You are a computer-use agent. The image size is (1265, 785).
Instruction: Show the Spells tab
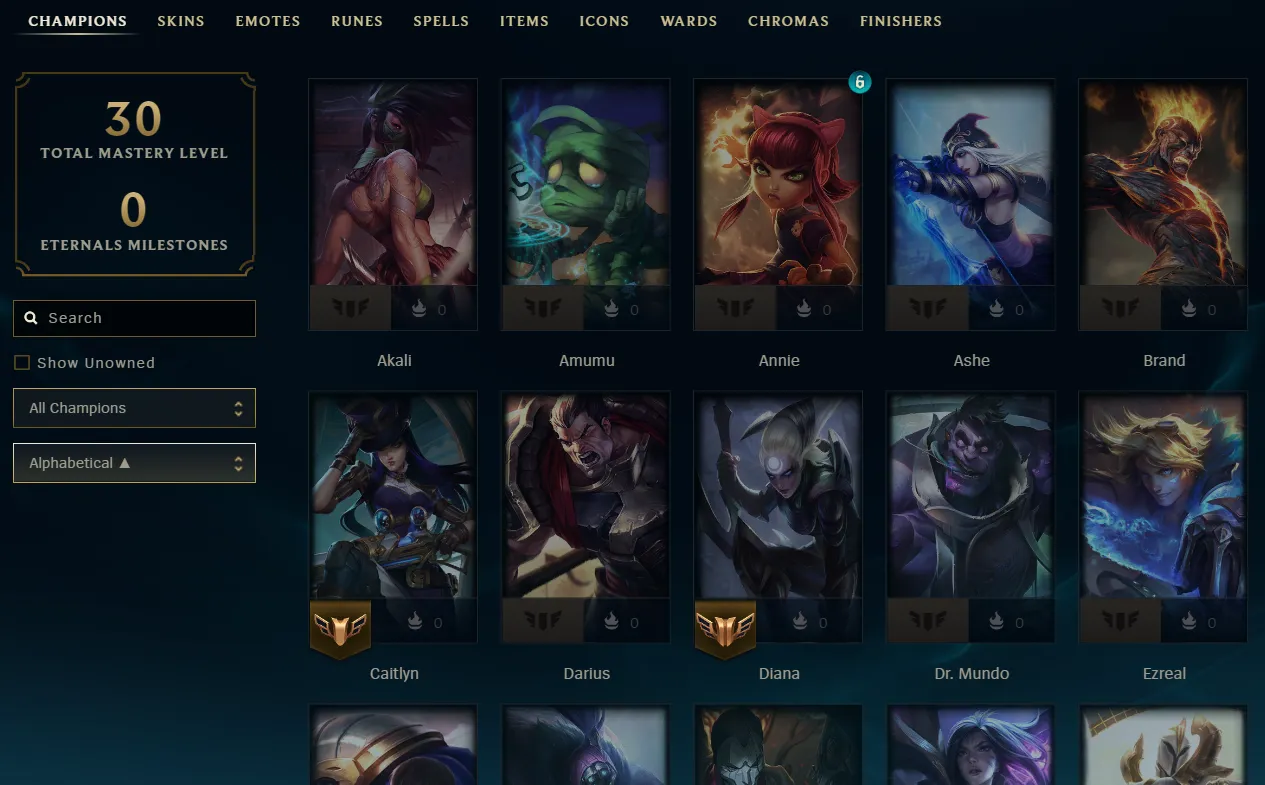coord(441,21)
